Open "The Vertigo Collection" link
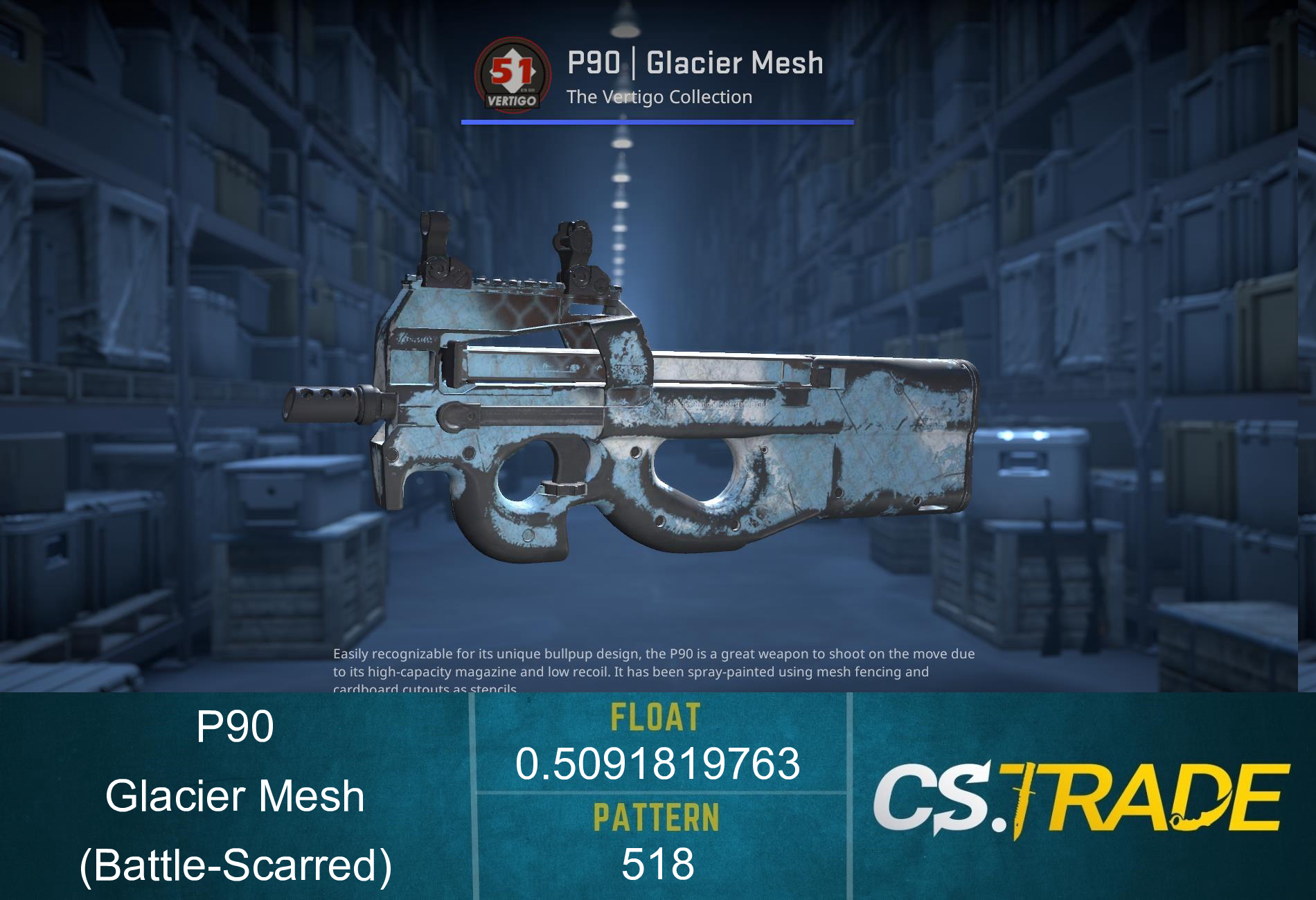Image resolution: width=1316 pixels, height=900 pixels. pyautogui.click(x=658, y=98)
